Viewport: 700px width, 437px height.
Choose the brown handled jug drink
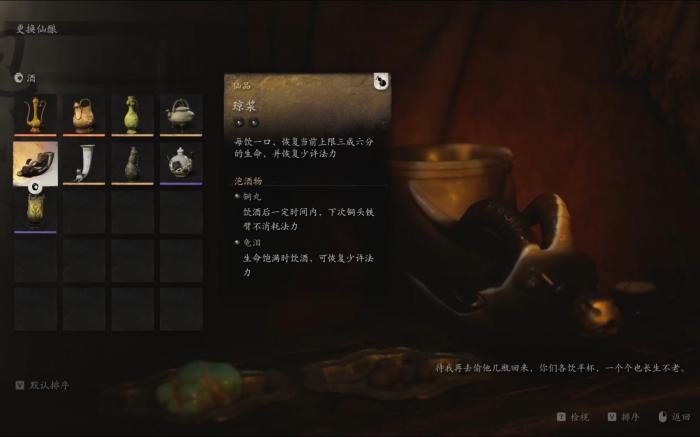pyautogui.click(x=84, y=115)
